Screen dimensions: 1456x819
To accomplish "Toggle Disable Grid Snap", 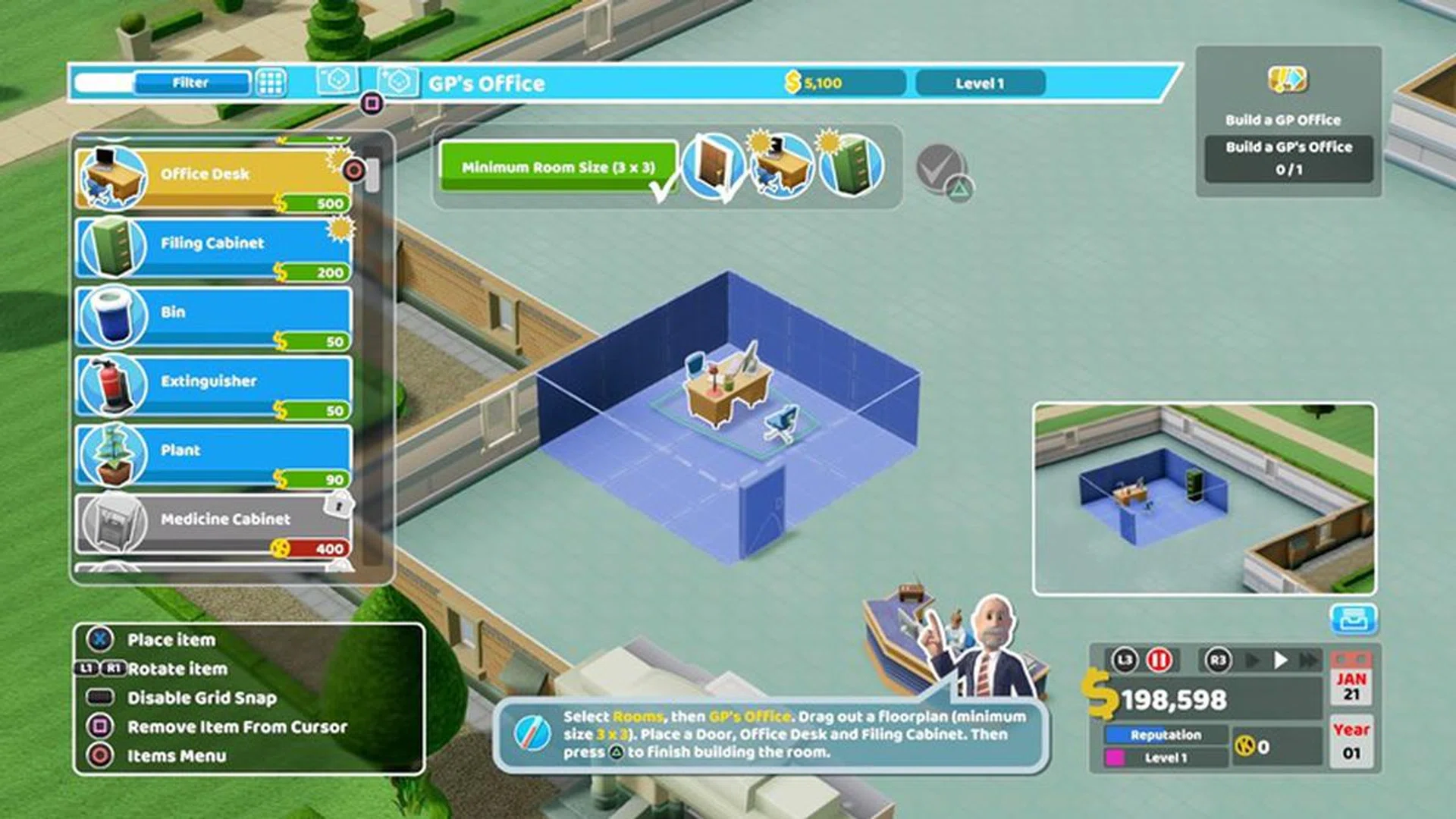I will [201, 698].
